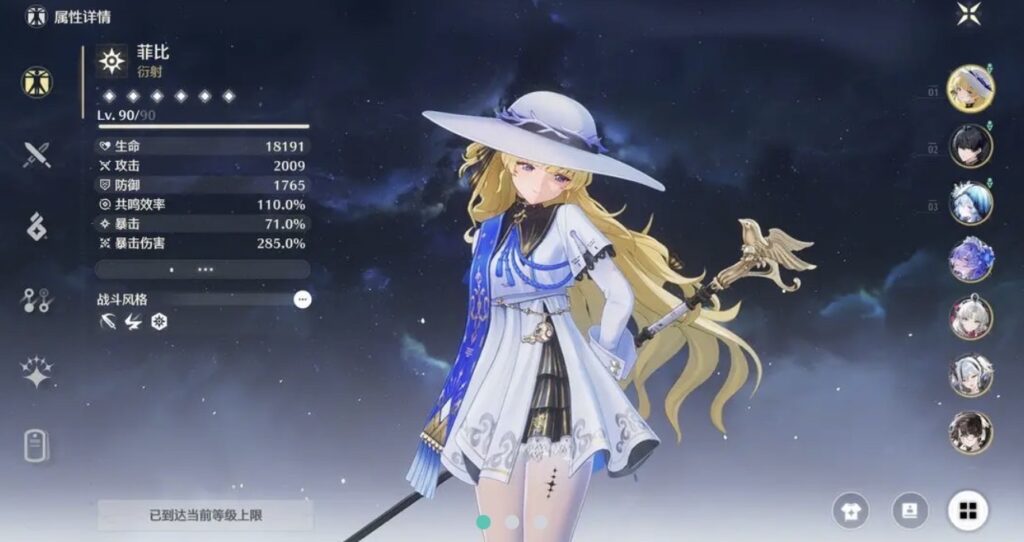Image resolution: width=1024 pixels, height=542 pixels.
Task: Open the resonance chain node tab
Action: point(37,299)
